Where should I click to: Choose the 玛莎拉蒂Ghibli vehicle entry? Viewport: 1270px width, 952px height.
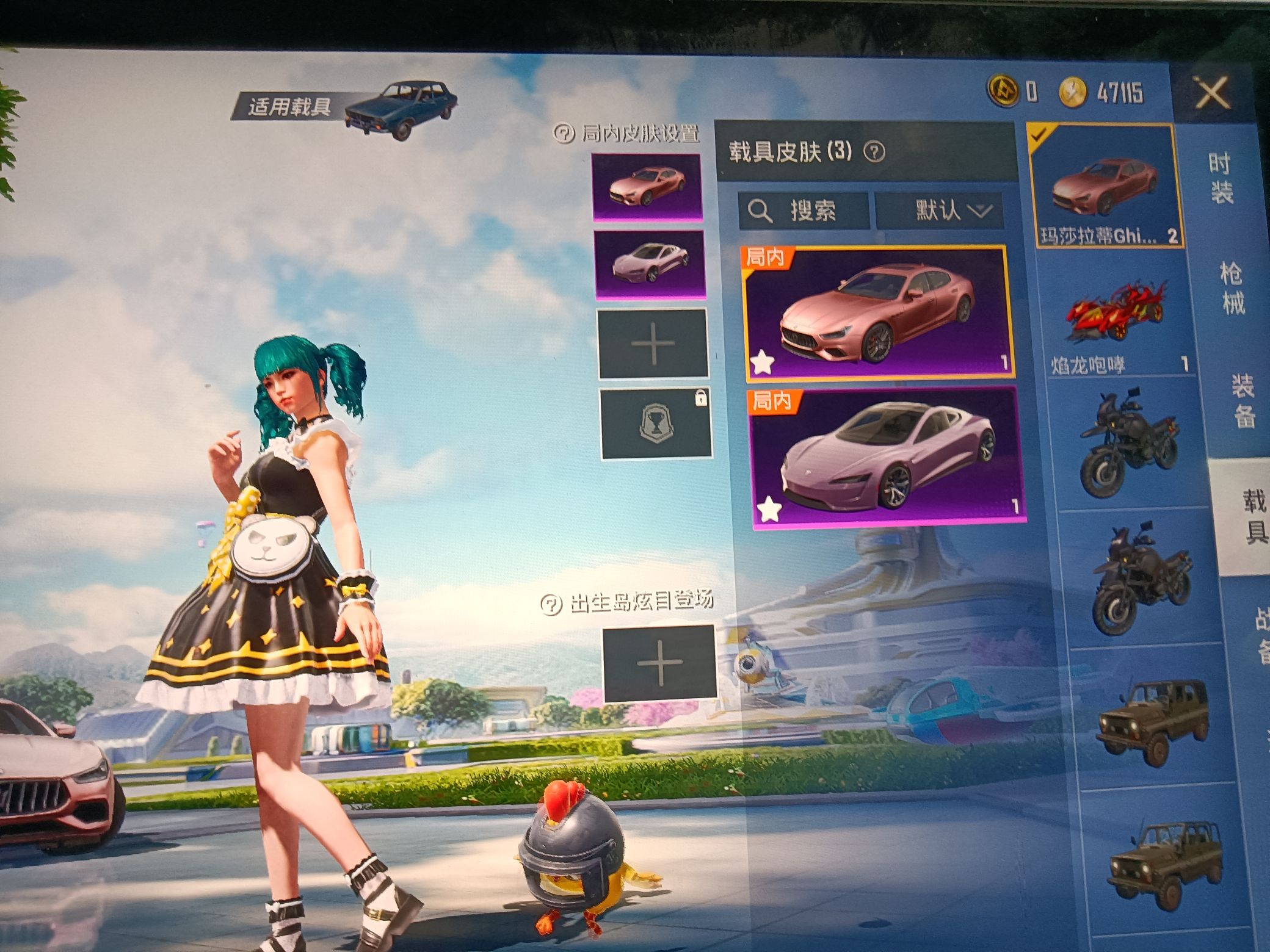pyautogui.click(x=1106, y=186)
